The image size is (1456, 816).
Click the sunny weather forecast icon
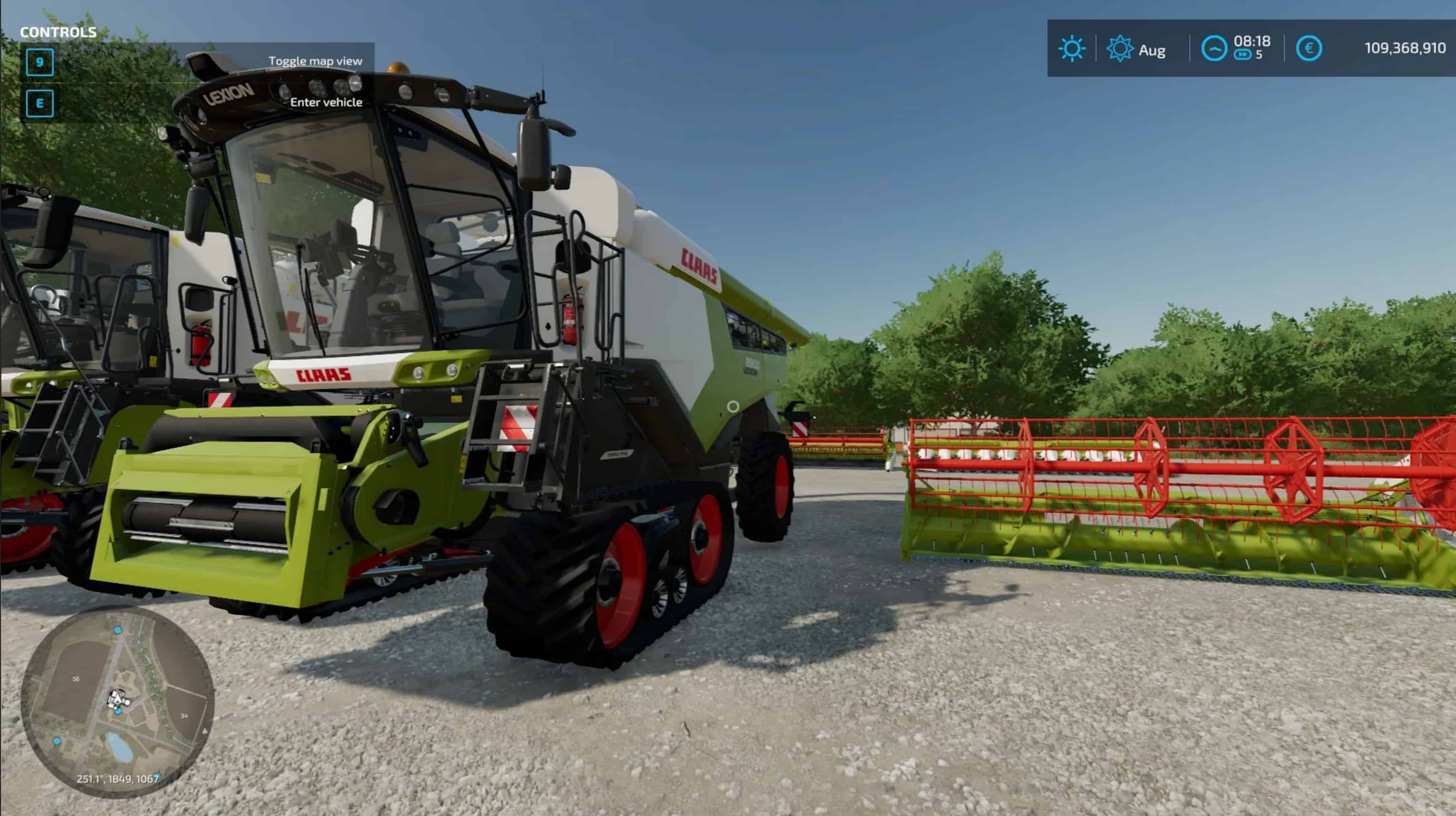click(x=1071, y=49)
